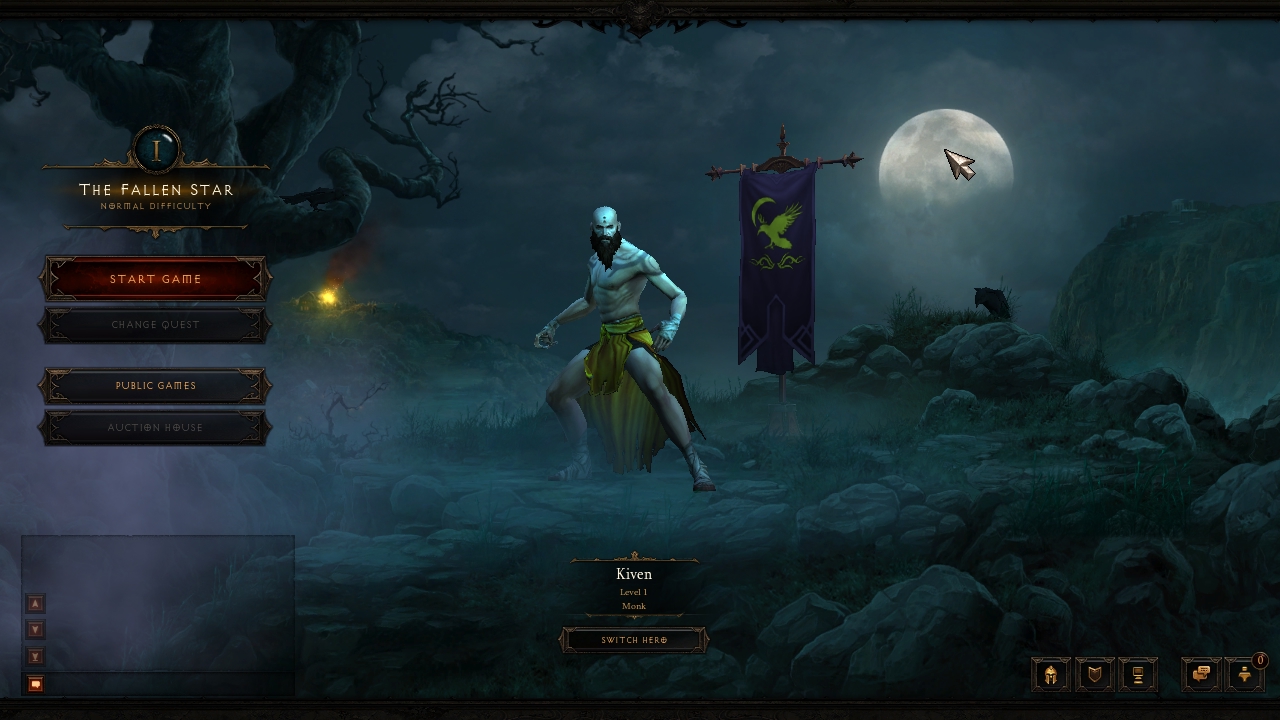Click the chat scroll down arrow
The width and height of the screenshot is (1280, 720).
point(36,630)
